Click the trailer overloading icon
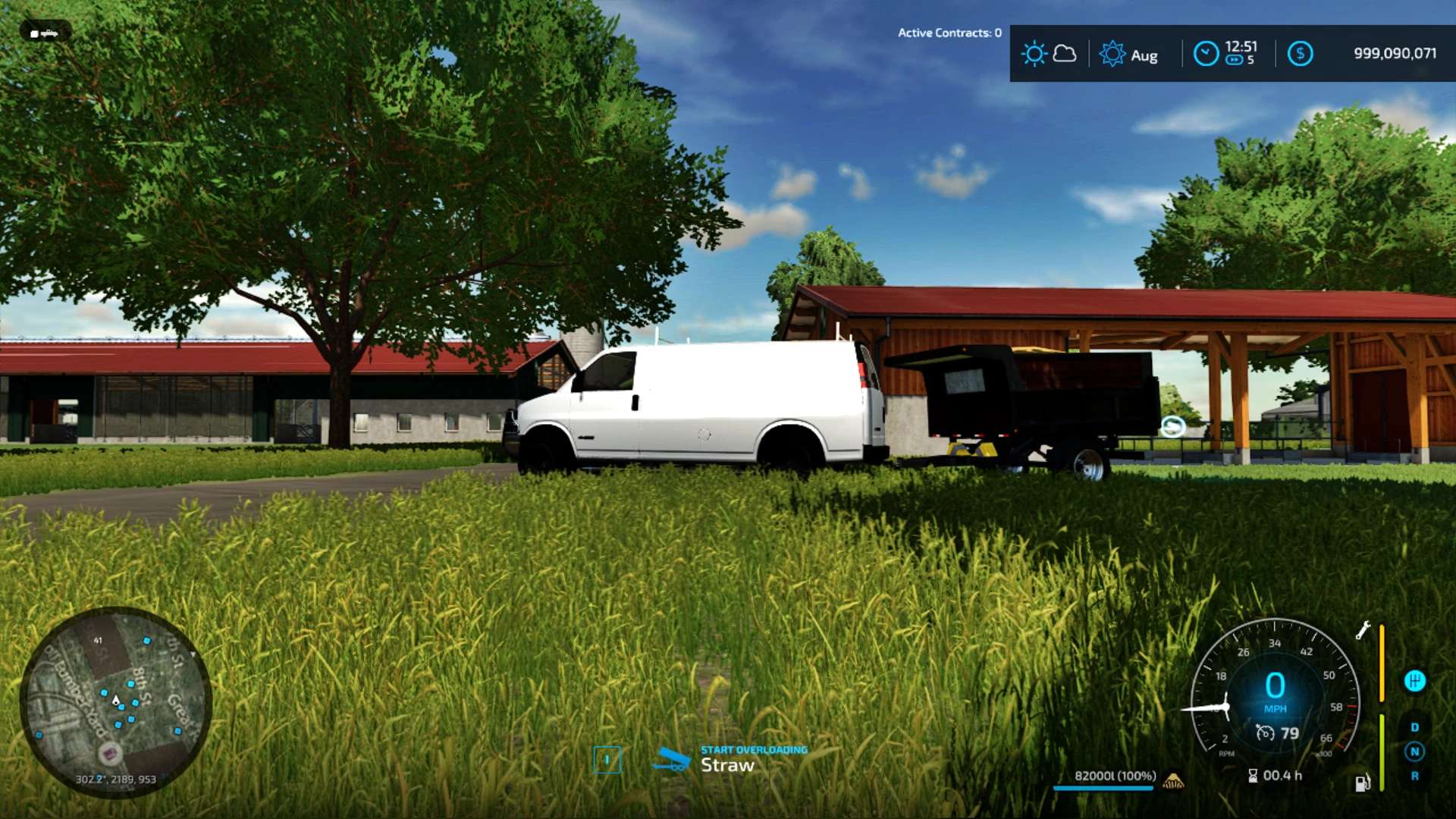 click(671, 759)
